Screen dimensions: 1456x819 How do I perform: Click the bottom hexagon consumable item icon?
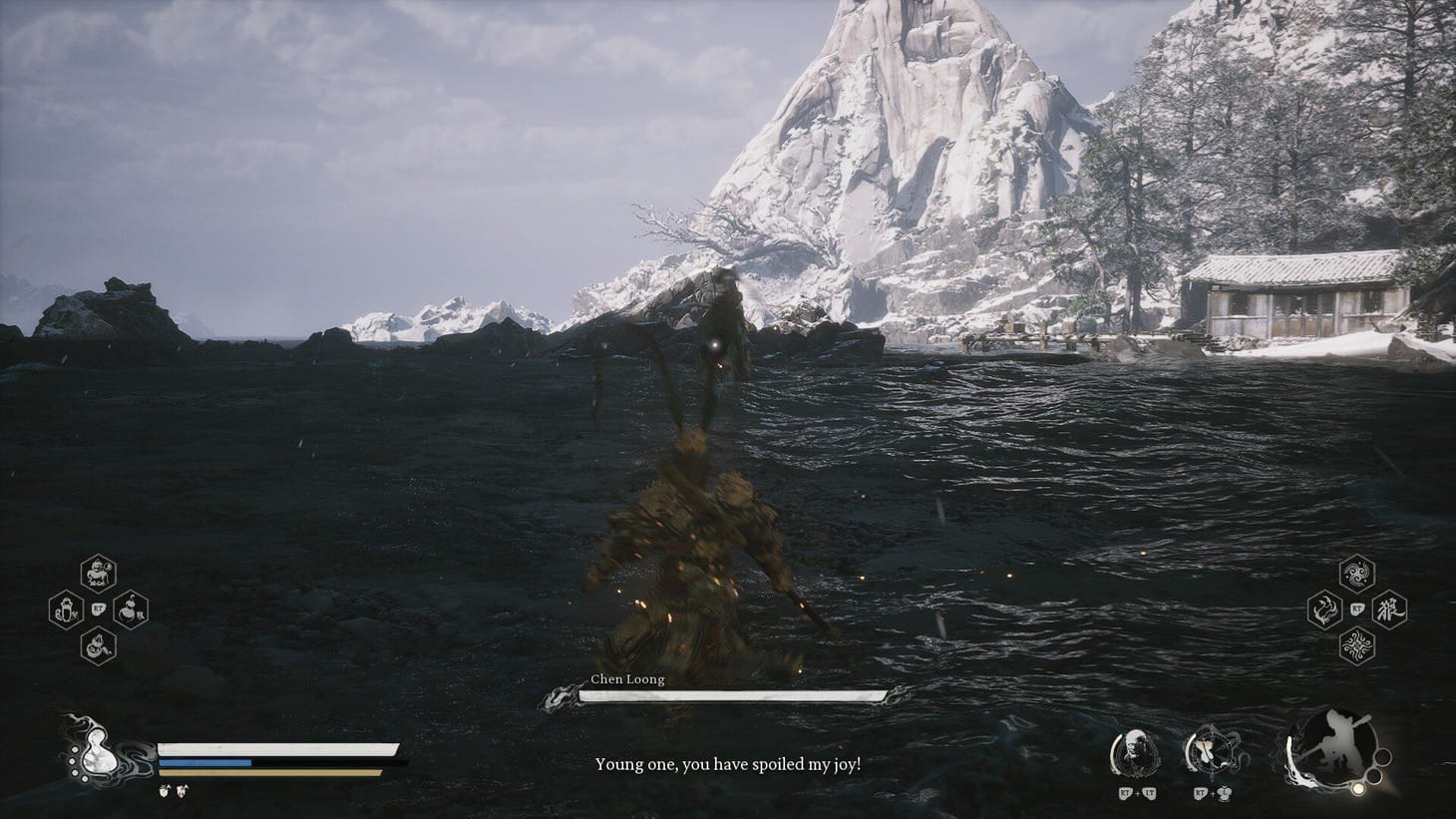click(97, 645)
